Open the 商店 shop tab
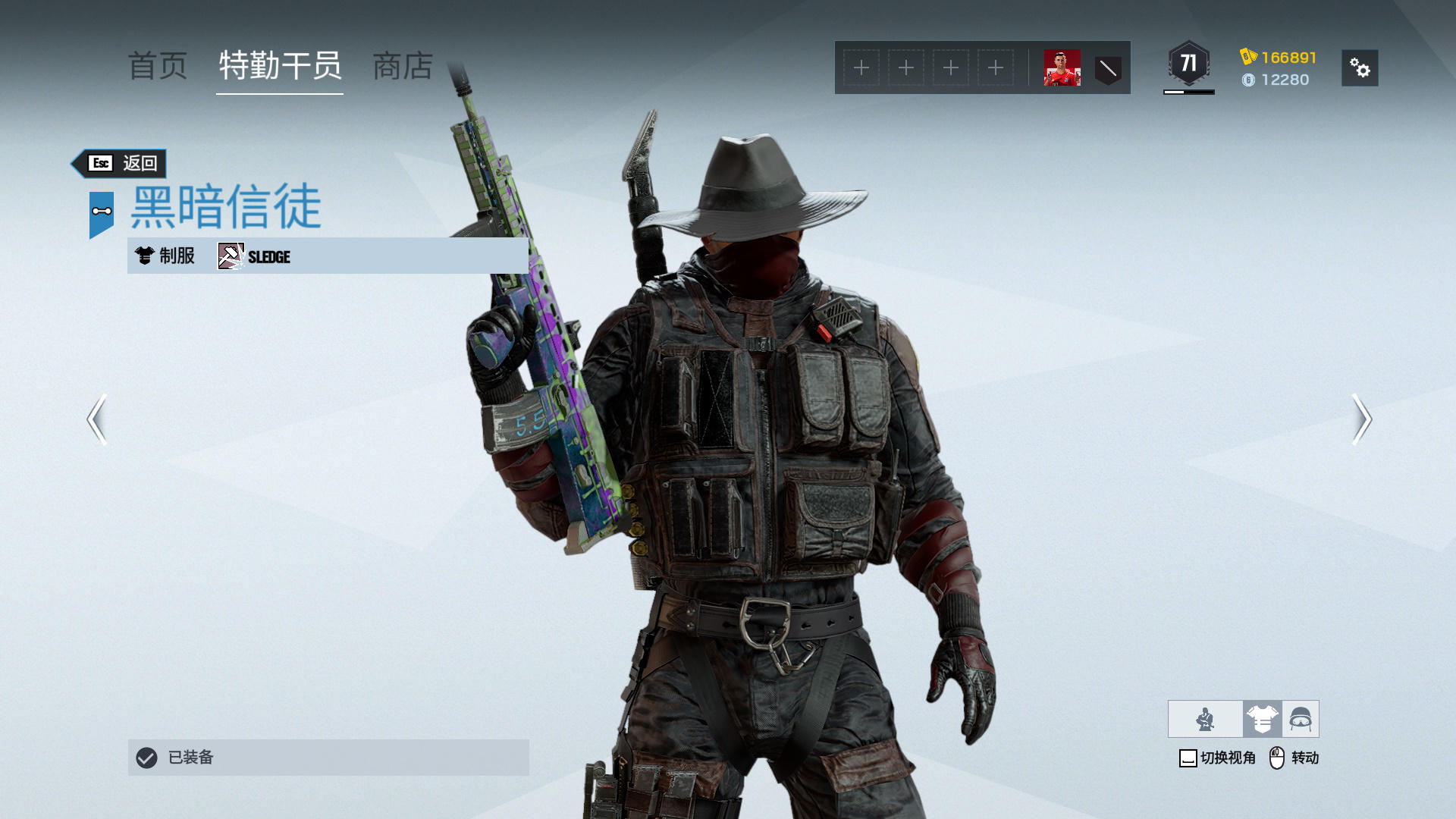The image size is (1456, 819). pos(403,67)
